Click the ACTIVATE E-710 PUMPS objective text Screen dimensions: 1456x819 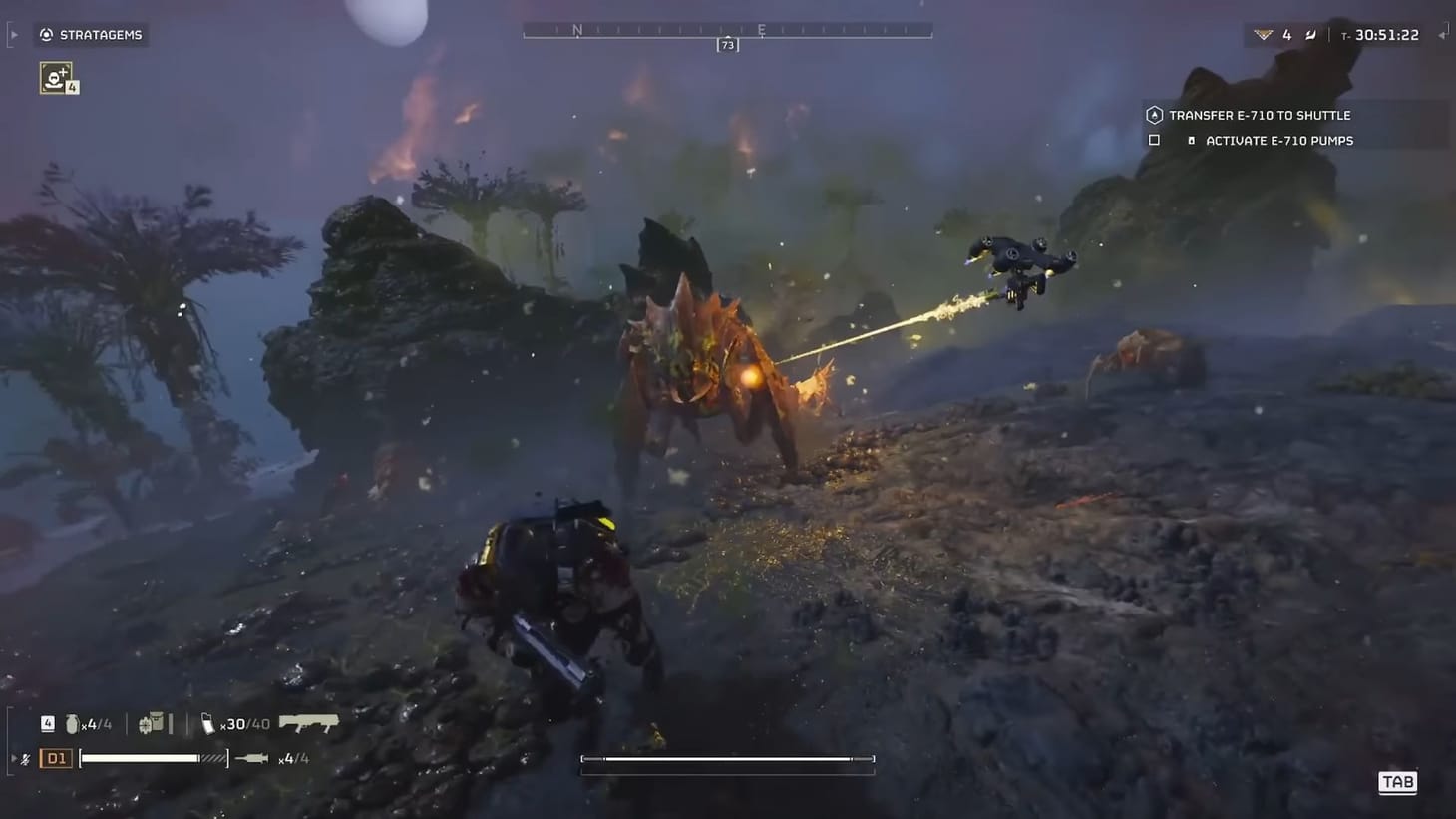pos(1281,140)
